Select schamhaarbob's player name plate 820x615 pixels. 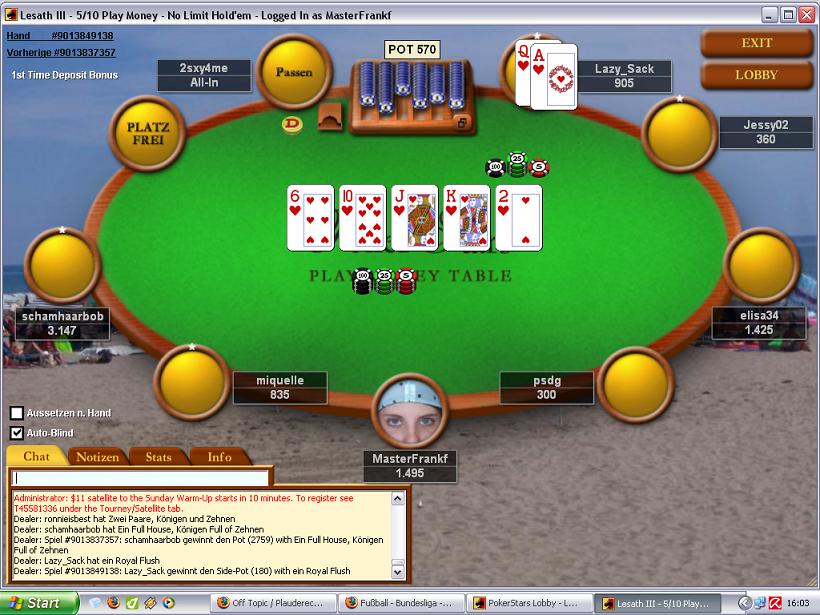click(x=62, y=323)
